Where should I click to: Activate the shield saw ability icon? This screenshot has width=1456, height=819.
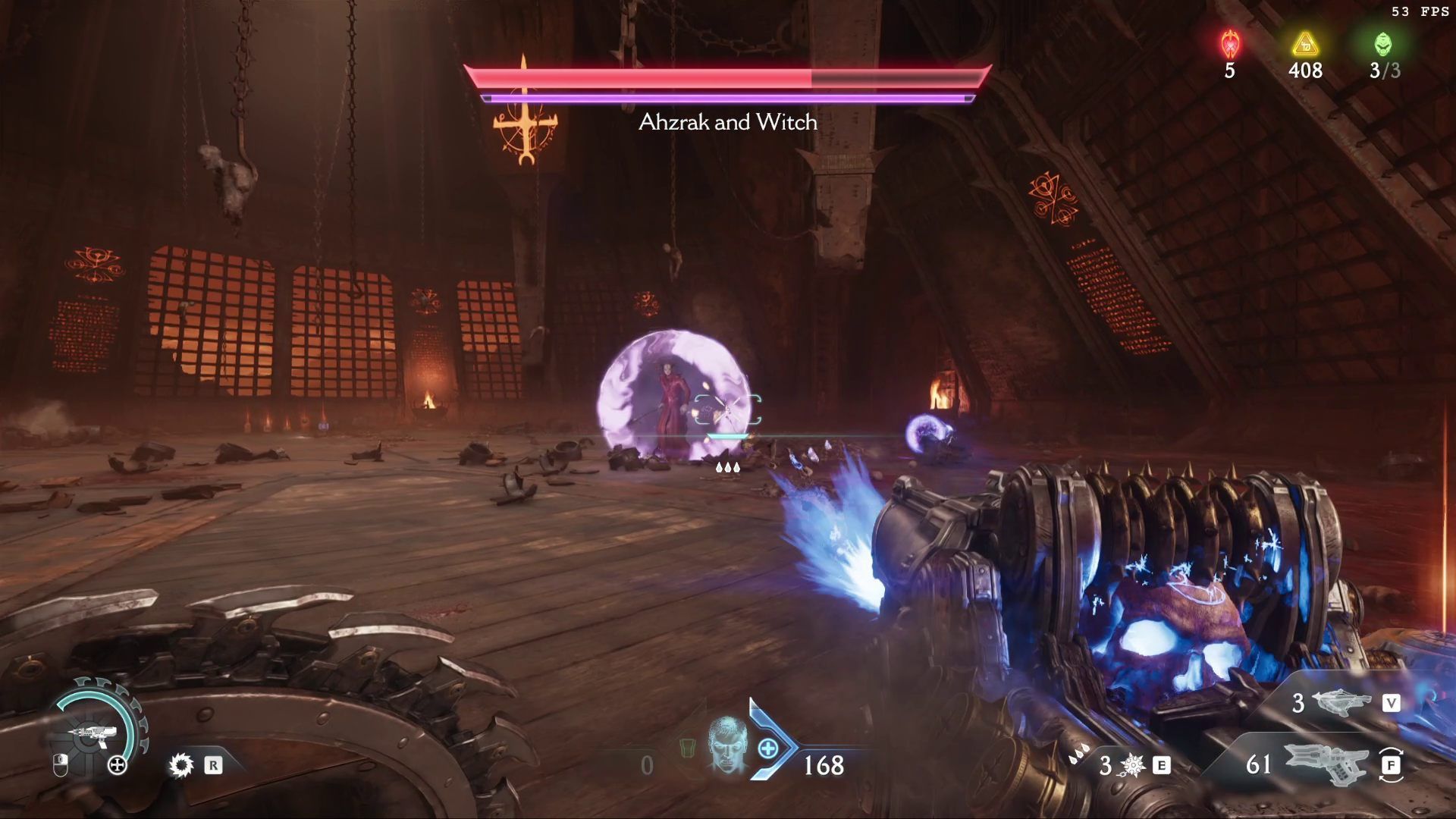click(x=181, y=764)
